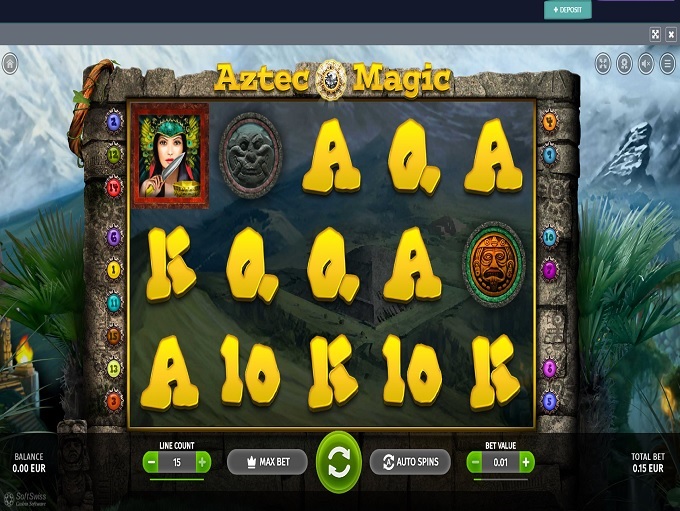The height and width of the screenshot is (511, 680).
Task: Lower the bet value
Action: click(474, 462)
